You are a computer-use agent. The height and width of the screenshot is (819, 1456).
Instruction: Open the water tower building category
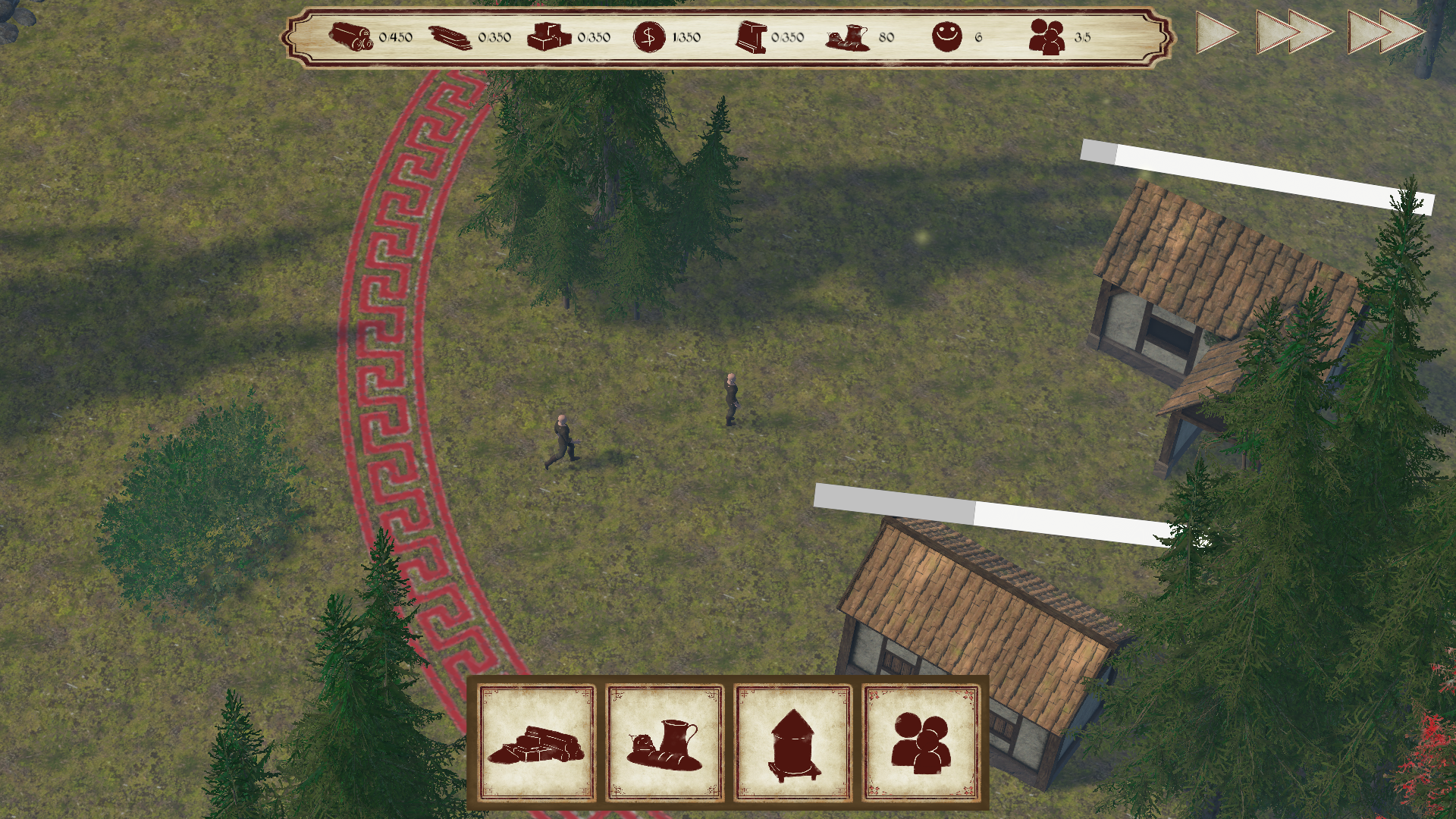coord(792,743)
